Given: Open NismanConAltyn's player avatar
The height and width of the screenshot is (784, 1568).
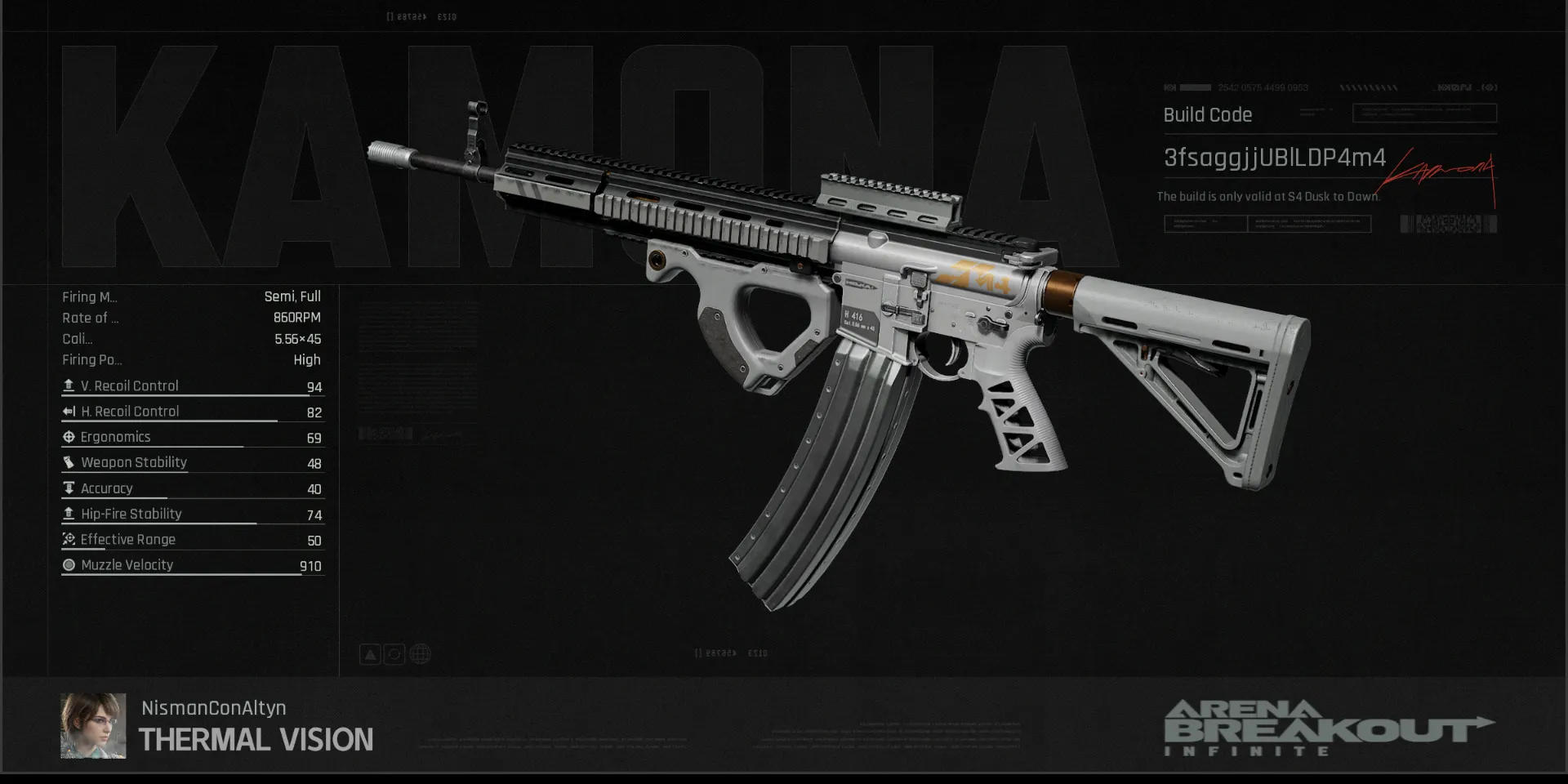Looking at the screenshot, I should tap(93, 726).
